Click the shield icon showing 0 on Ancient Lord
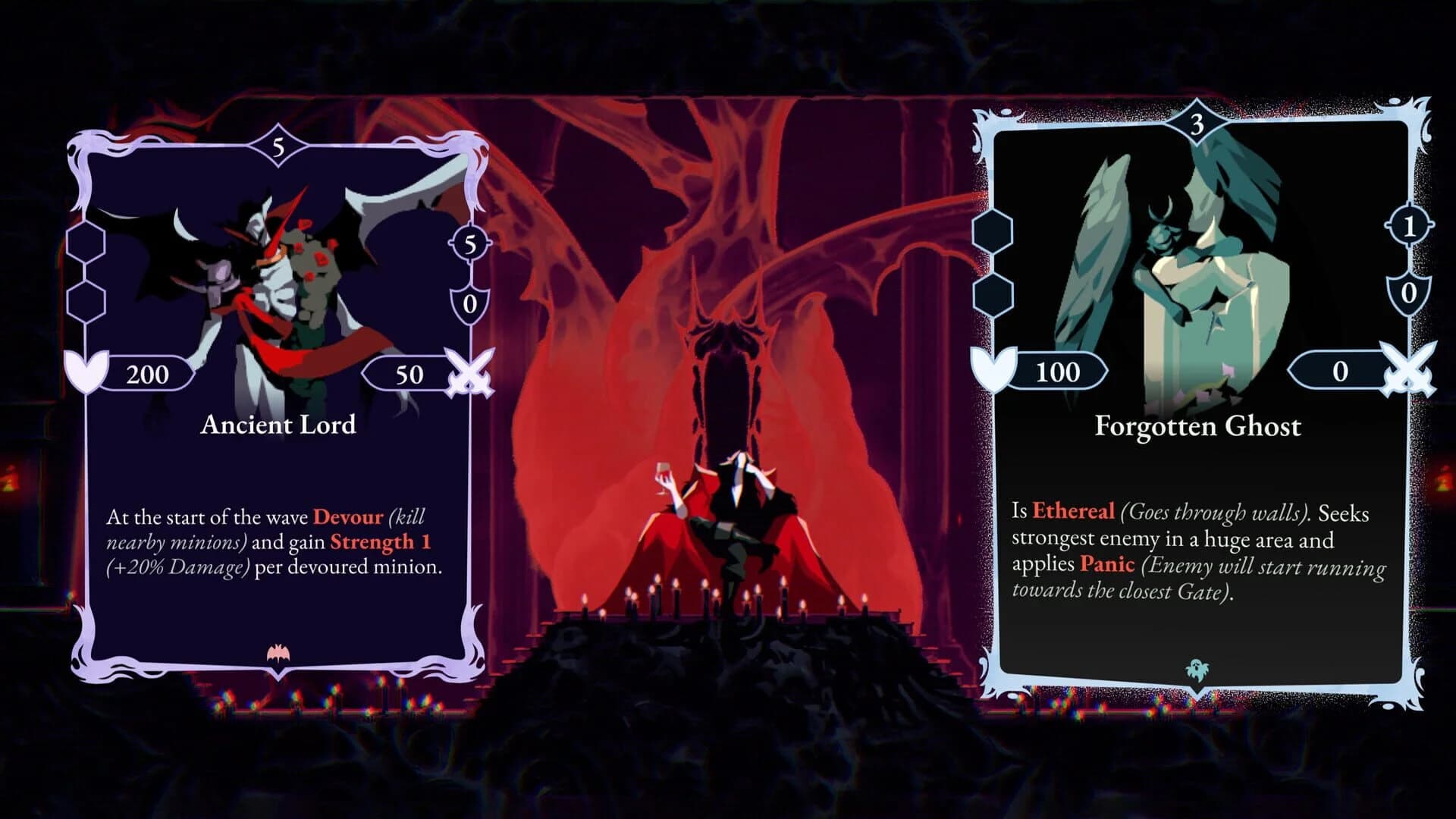This screenshot has width=1456, height=819. [470, 304]
